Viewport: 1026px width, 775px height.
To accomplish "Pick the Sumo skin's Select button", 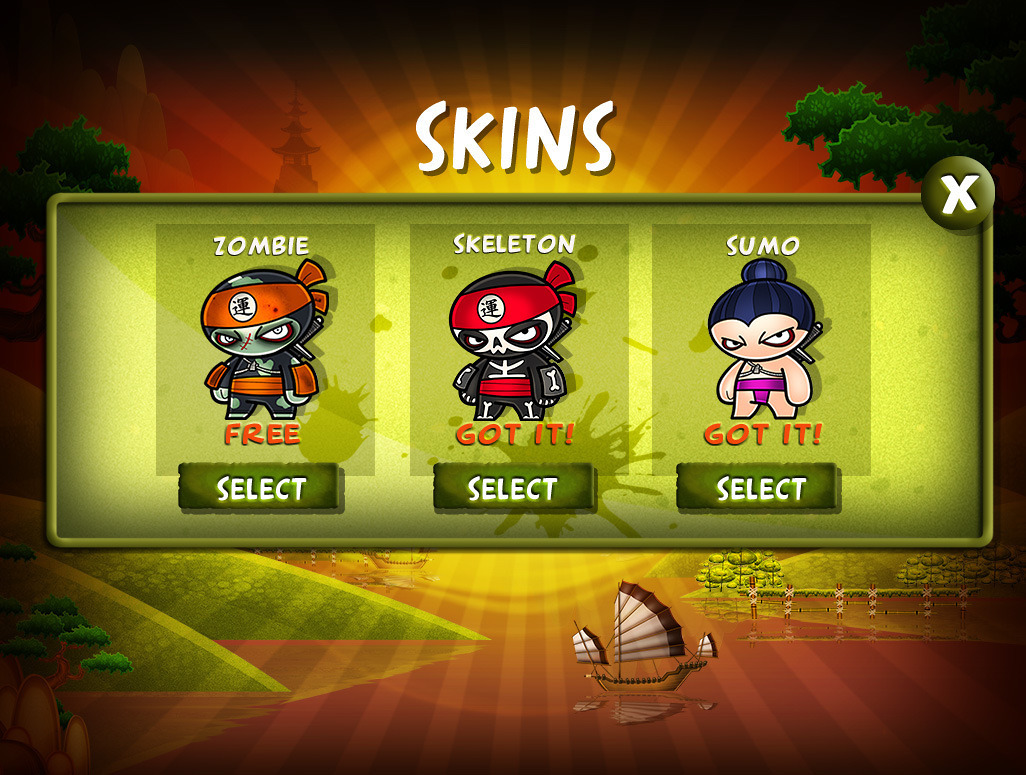I will tap(759, 488).
